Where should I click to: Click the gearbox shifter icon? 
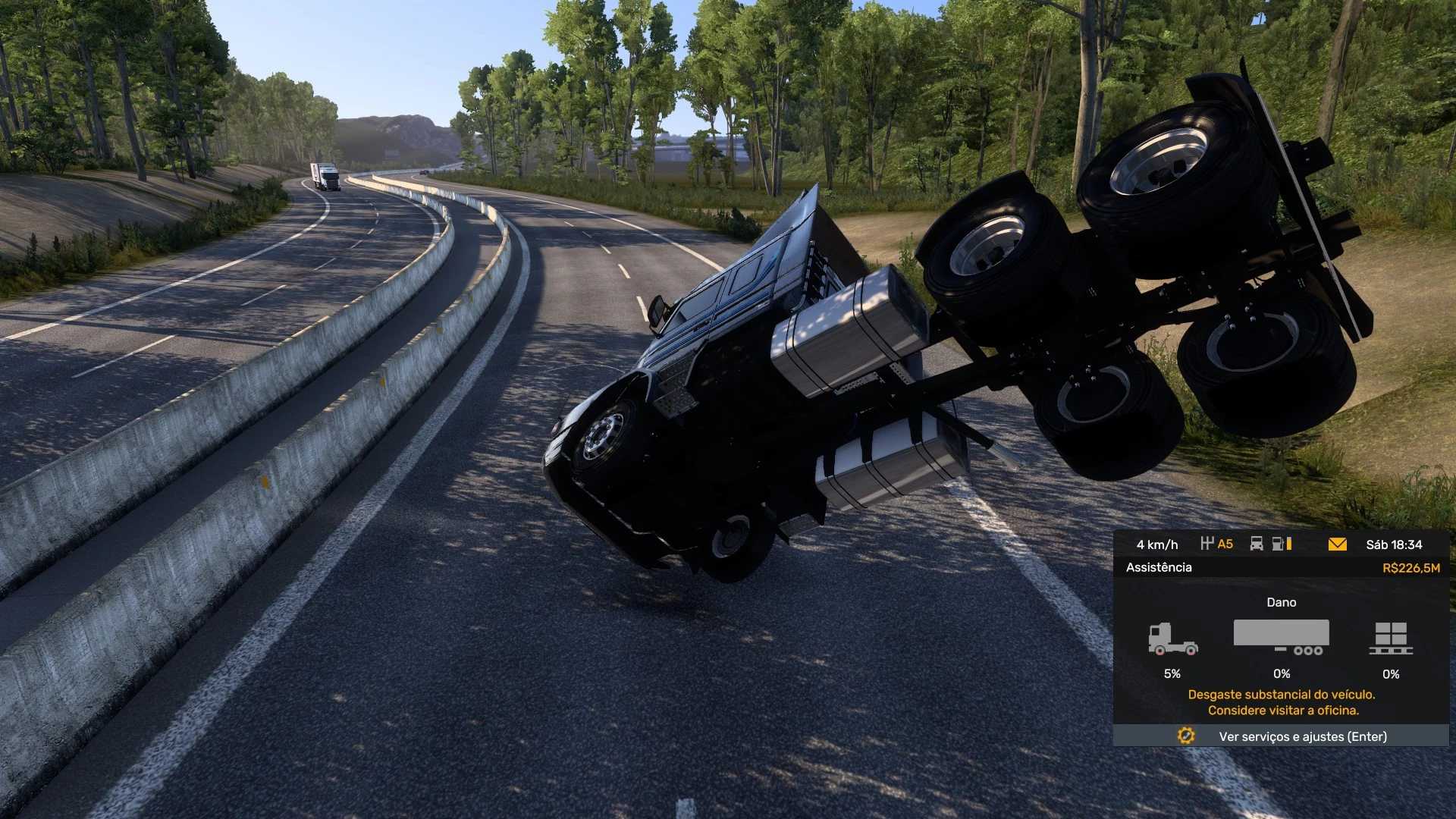point(1208,544)
